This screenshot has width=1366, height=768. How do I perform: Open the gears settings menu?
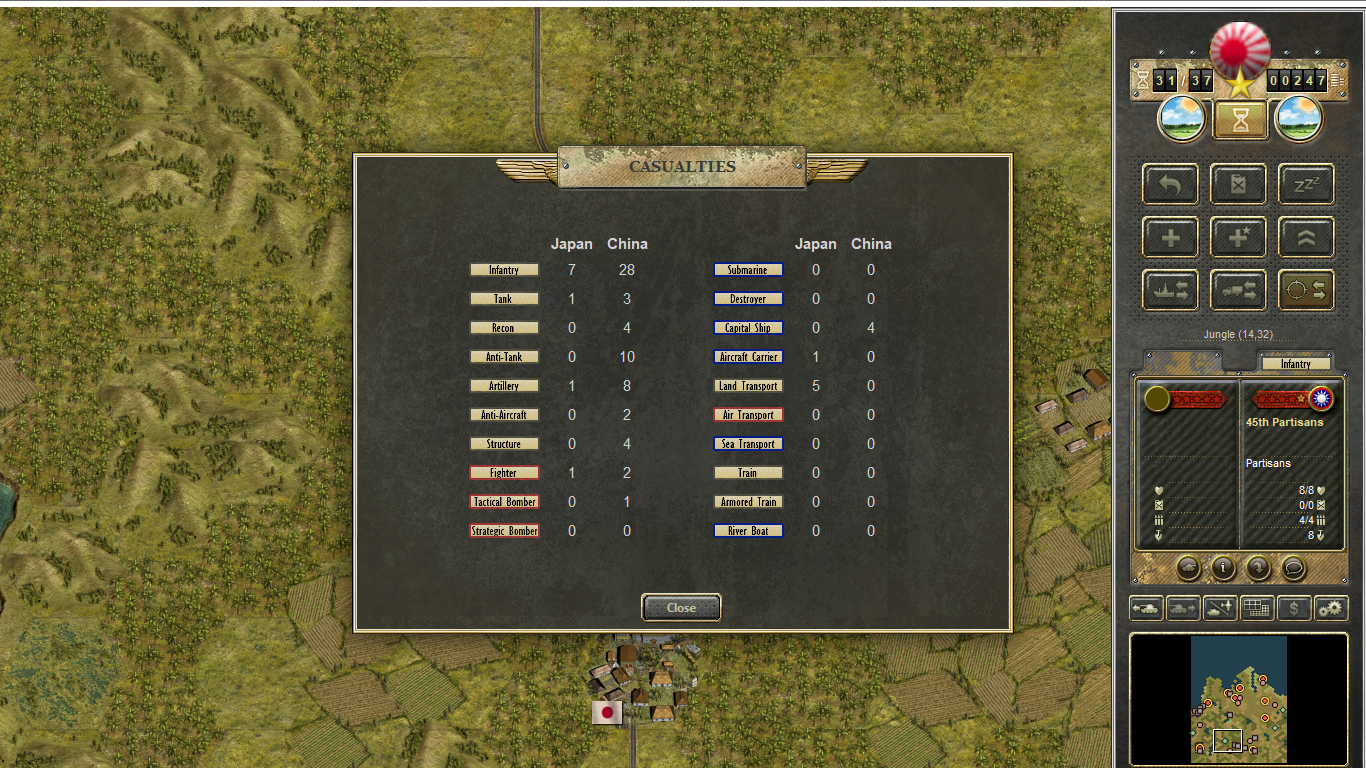coord(1331,607)
